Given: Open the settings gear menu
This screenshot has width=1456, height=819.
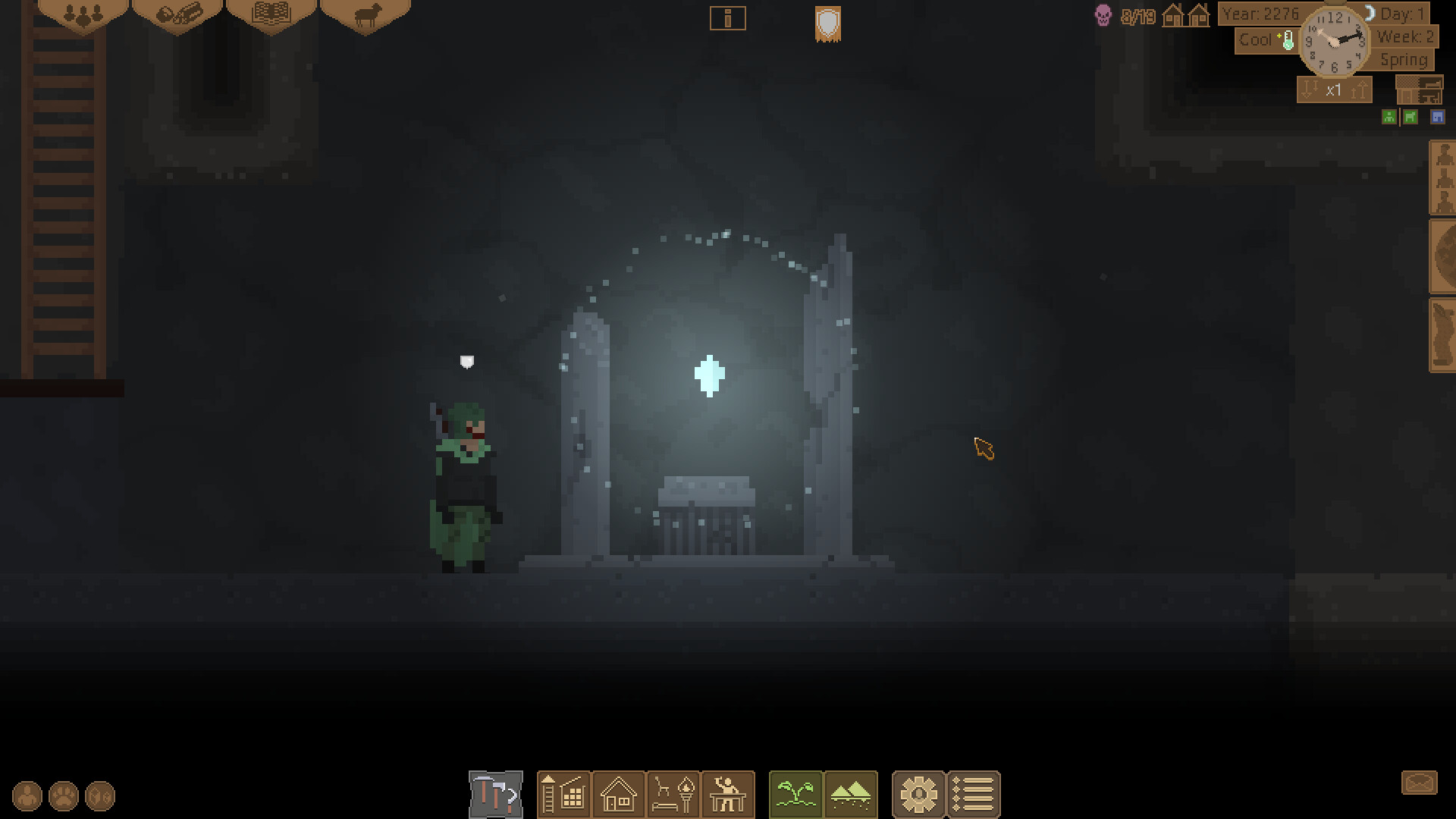Looking at the screenshot, I should pos(919,794).
